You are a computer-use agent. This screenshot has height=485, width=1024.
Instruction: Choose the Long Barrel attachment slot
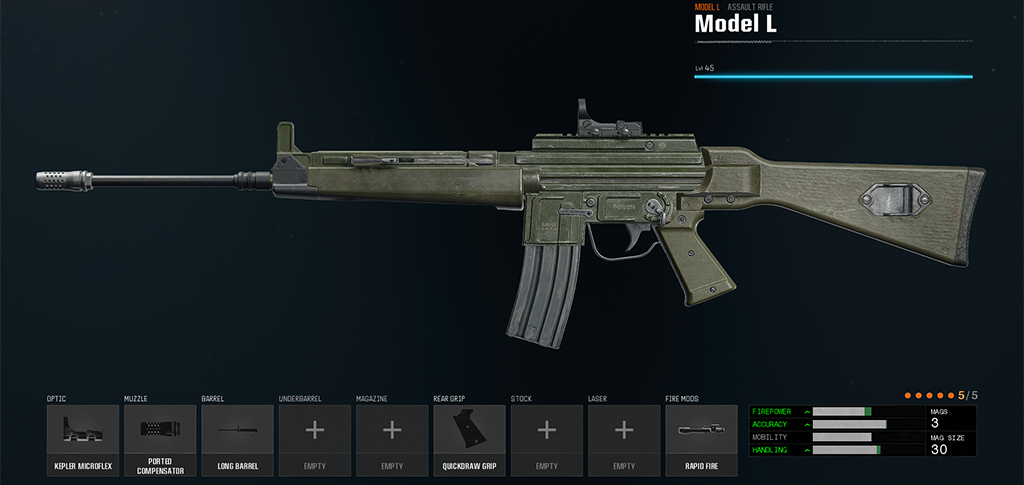pos(237,440)
